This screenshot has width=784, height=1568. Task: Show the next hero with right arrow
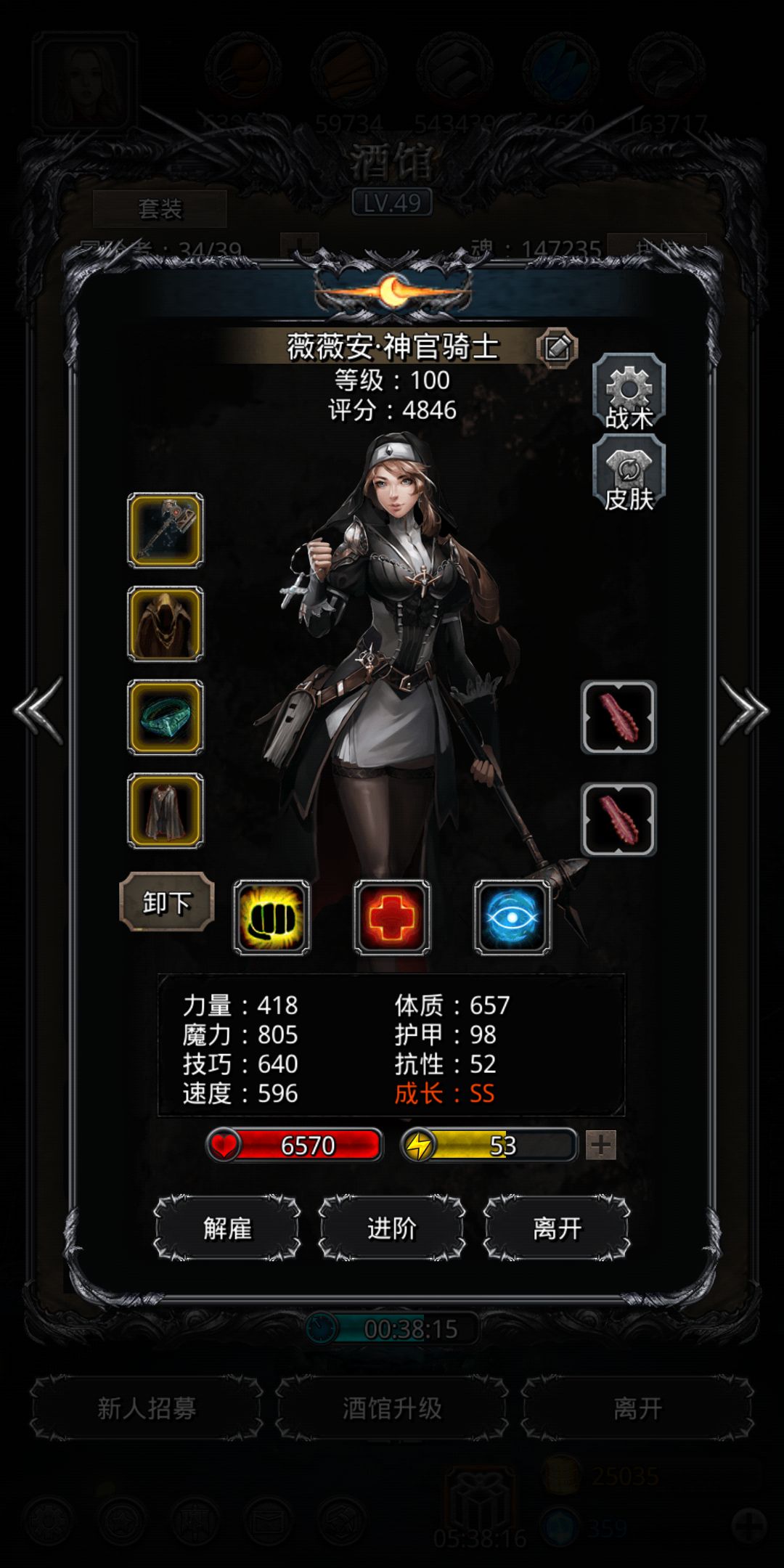(743, 710)
